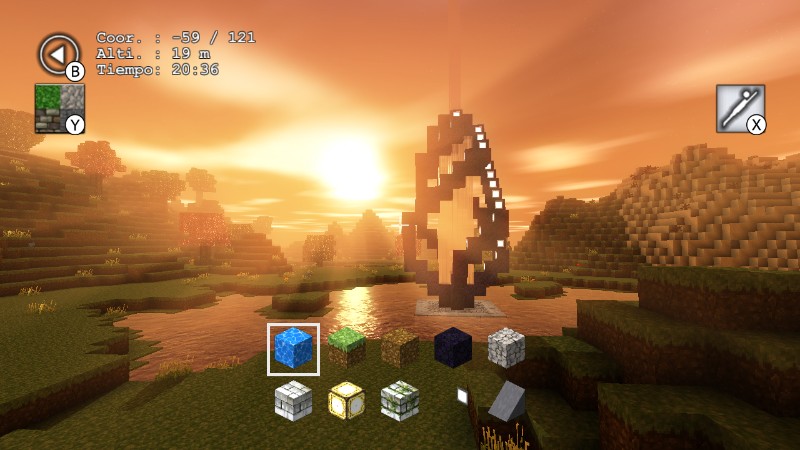Pick the brown dirt block
Image resolution: width=800 pixels, height=450 pixels.
click(x=399, y=348)
